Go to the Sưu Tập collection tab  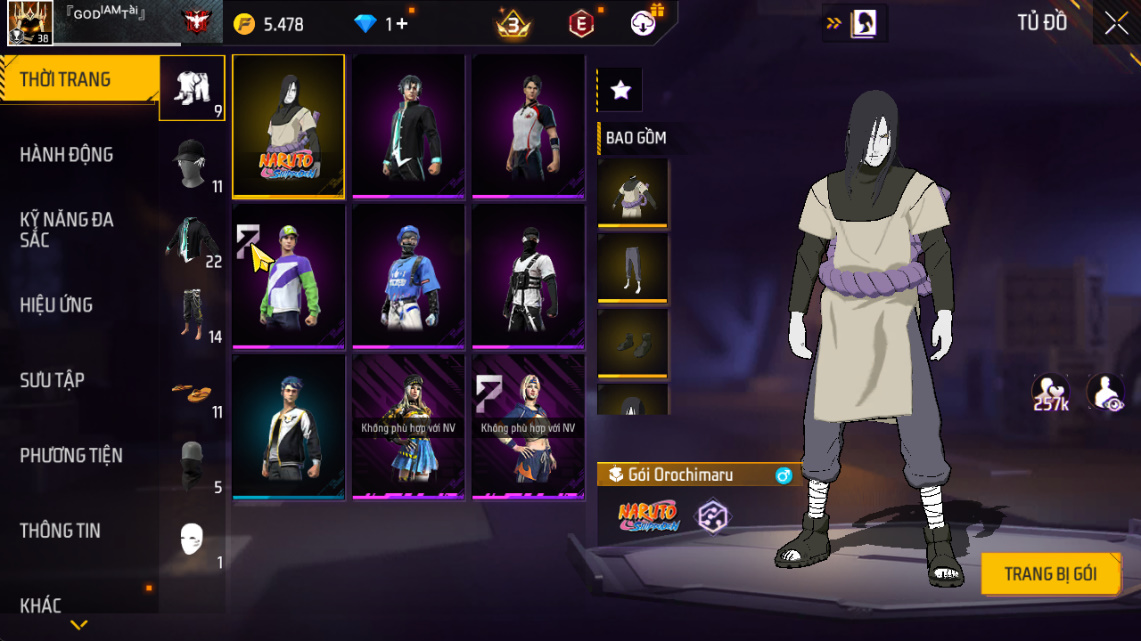click(x=52, y=380)
